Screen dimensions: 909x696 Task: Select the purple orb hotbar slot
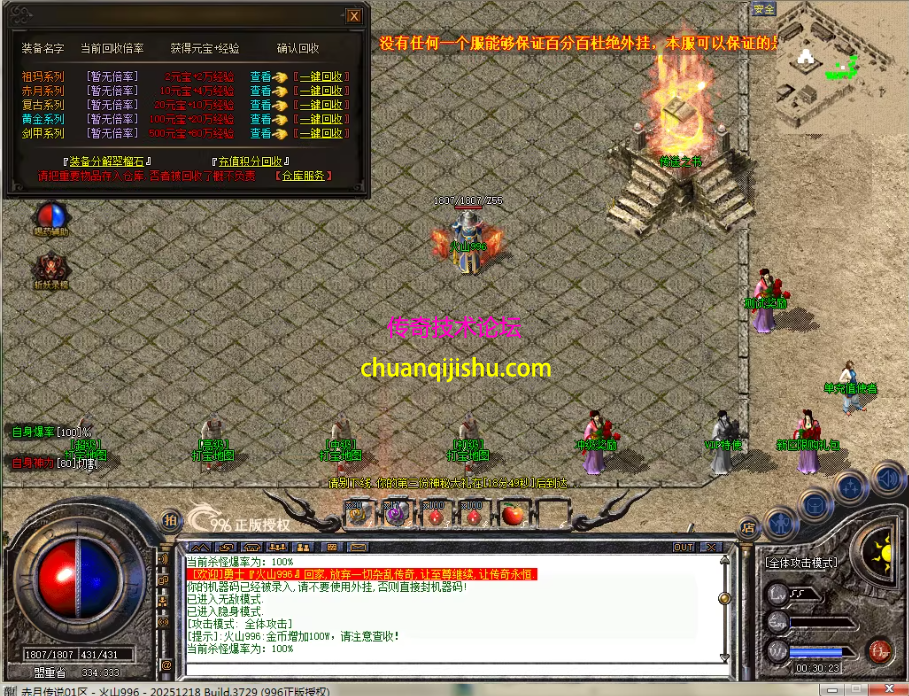click(396, 514)
